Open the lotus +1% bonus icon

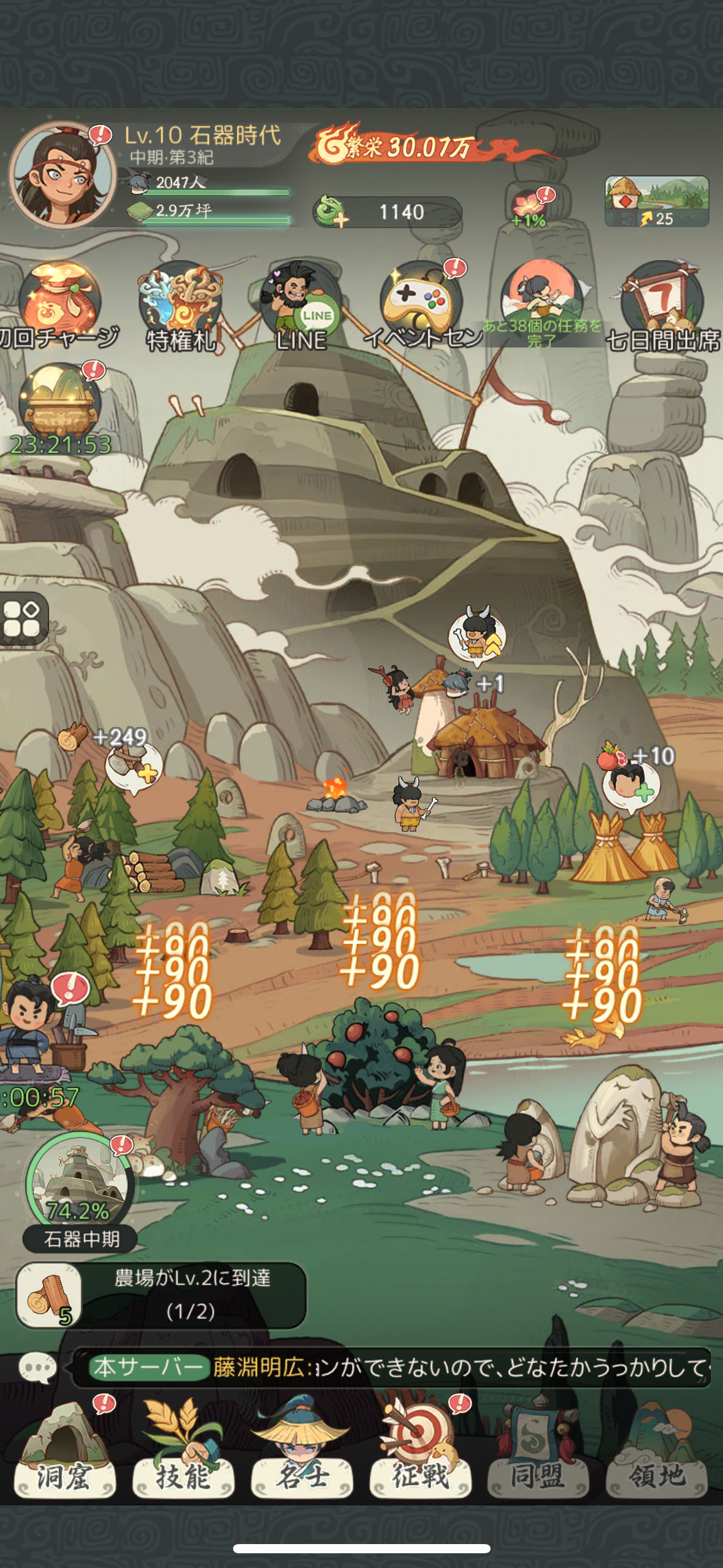coord(530,209)
